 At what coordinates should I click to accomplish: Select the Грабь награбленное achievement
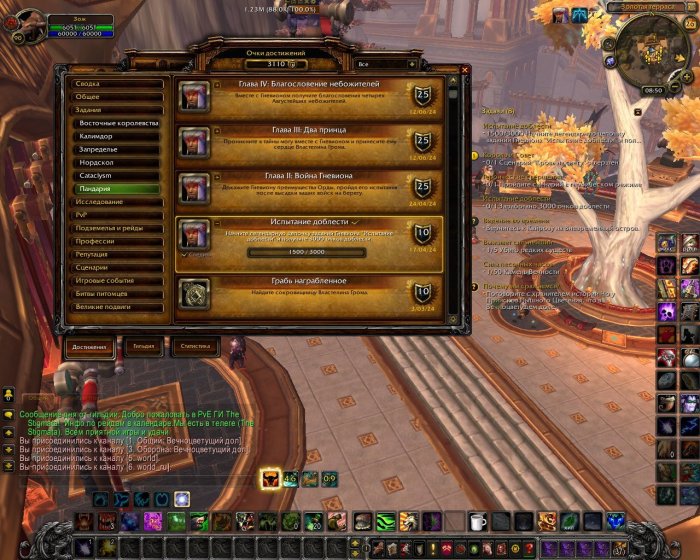click(309, 291)
